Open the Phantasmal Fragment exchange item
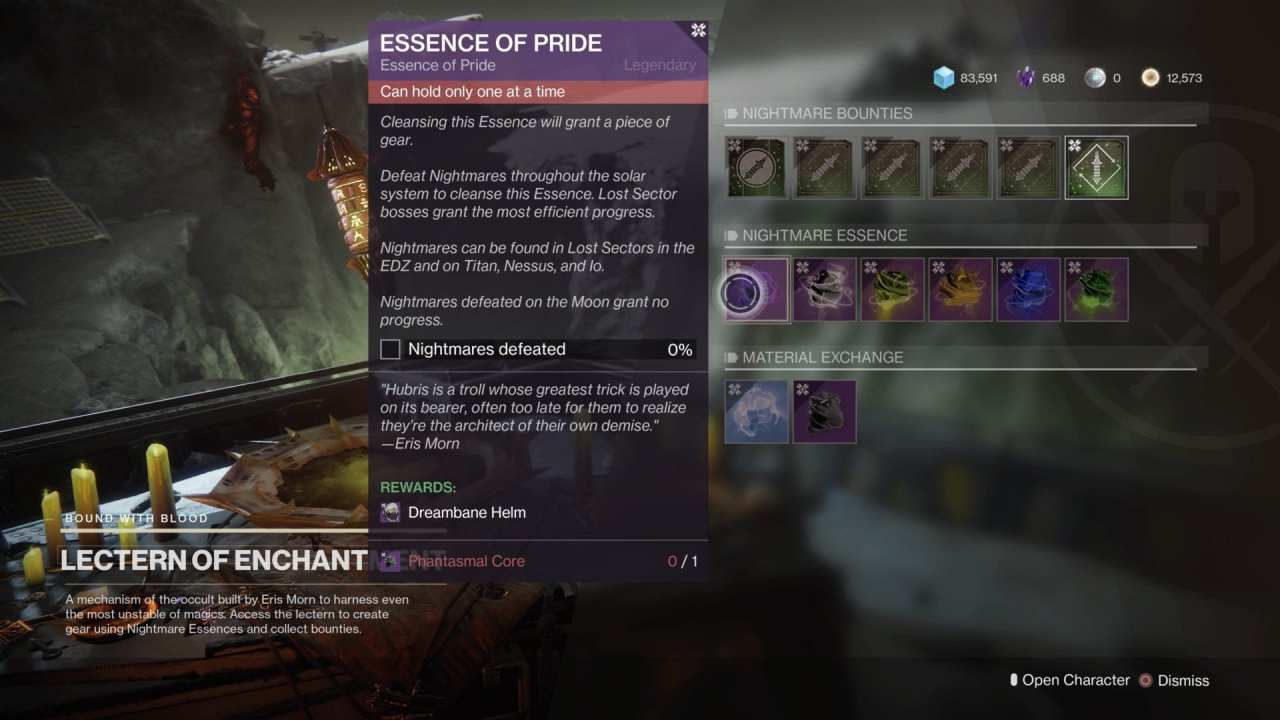Viewport: 1280px width, 720px height. (756, 411)
